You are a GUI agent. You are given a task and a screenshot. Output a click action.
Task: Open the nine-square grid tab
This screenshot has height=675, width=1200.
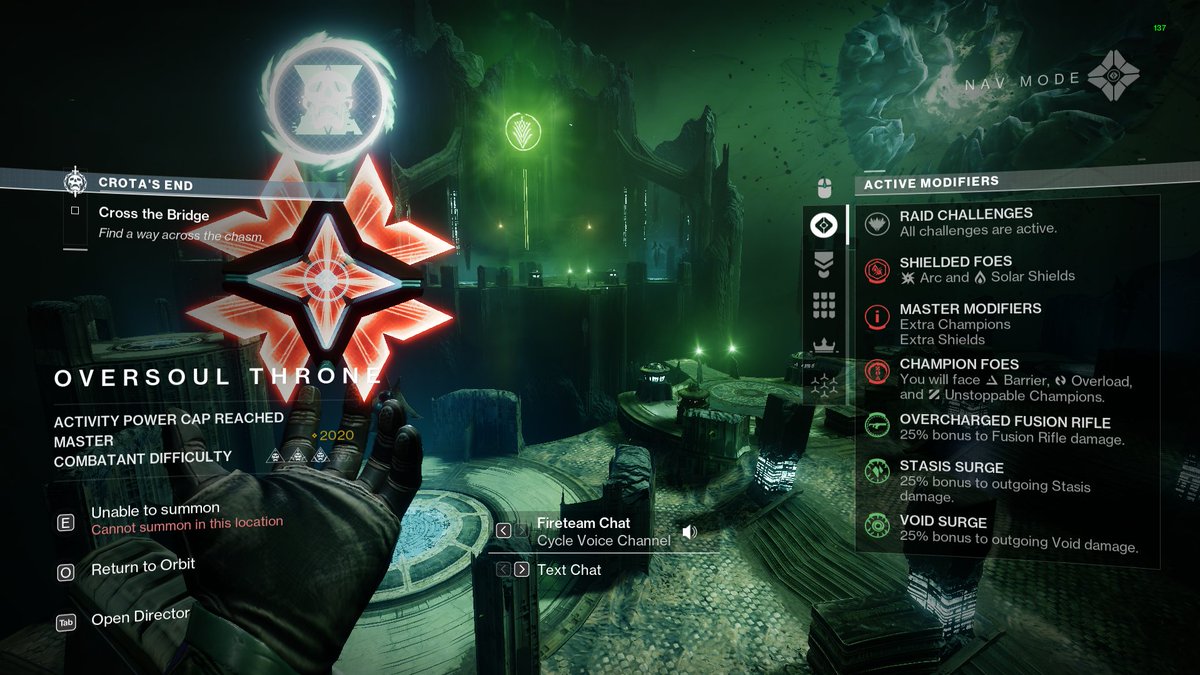coord(824,306)
